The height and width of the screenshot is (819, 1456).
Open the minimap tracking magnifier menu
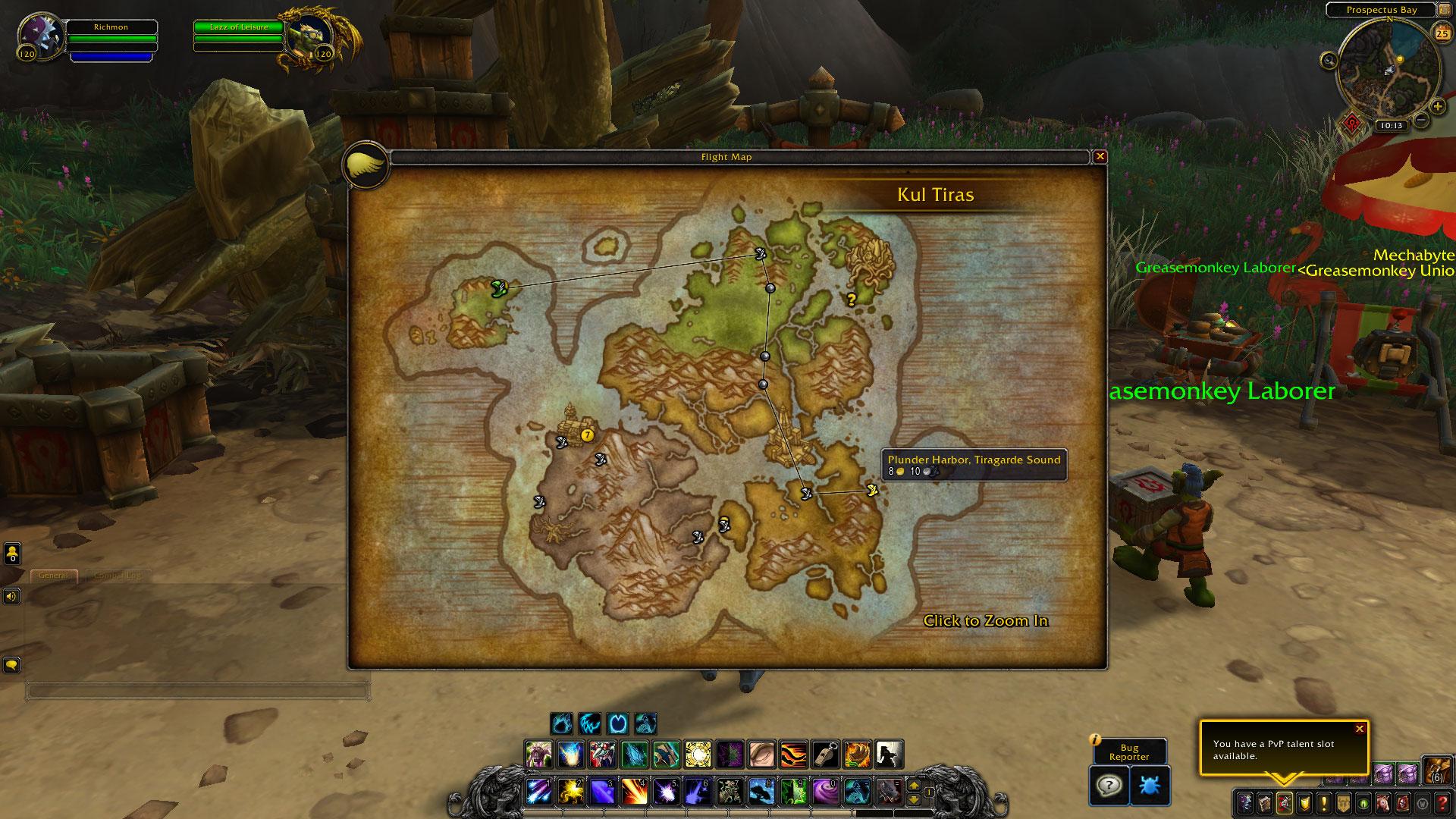[x=1329, y=61]
